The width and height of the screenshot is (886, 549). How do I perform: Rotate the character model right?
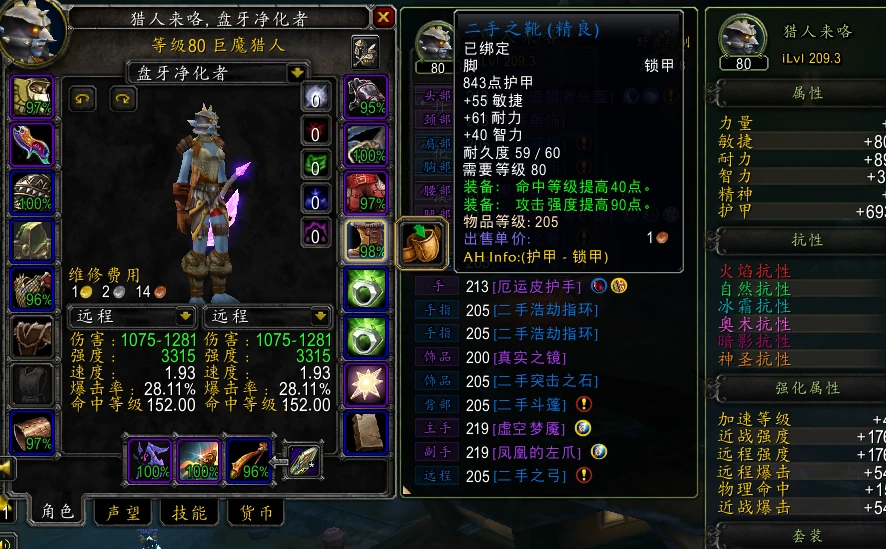click(122, 98)
